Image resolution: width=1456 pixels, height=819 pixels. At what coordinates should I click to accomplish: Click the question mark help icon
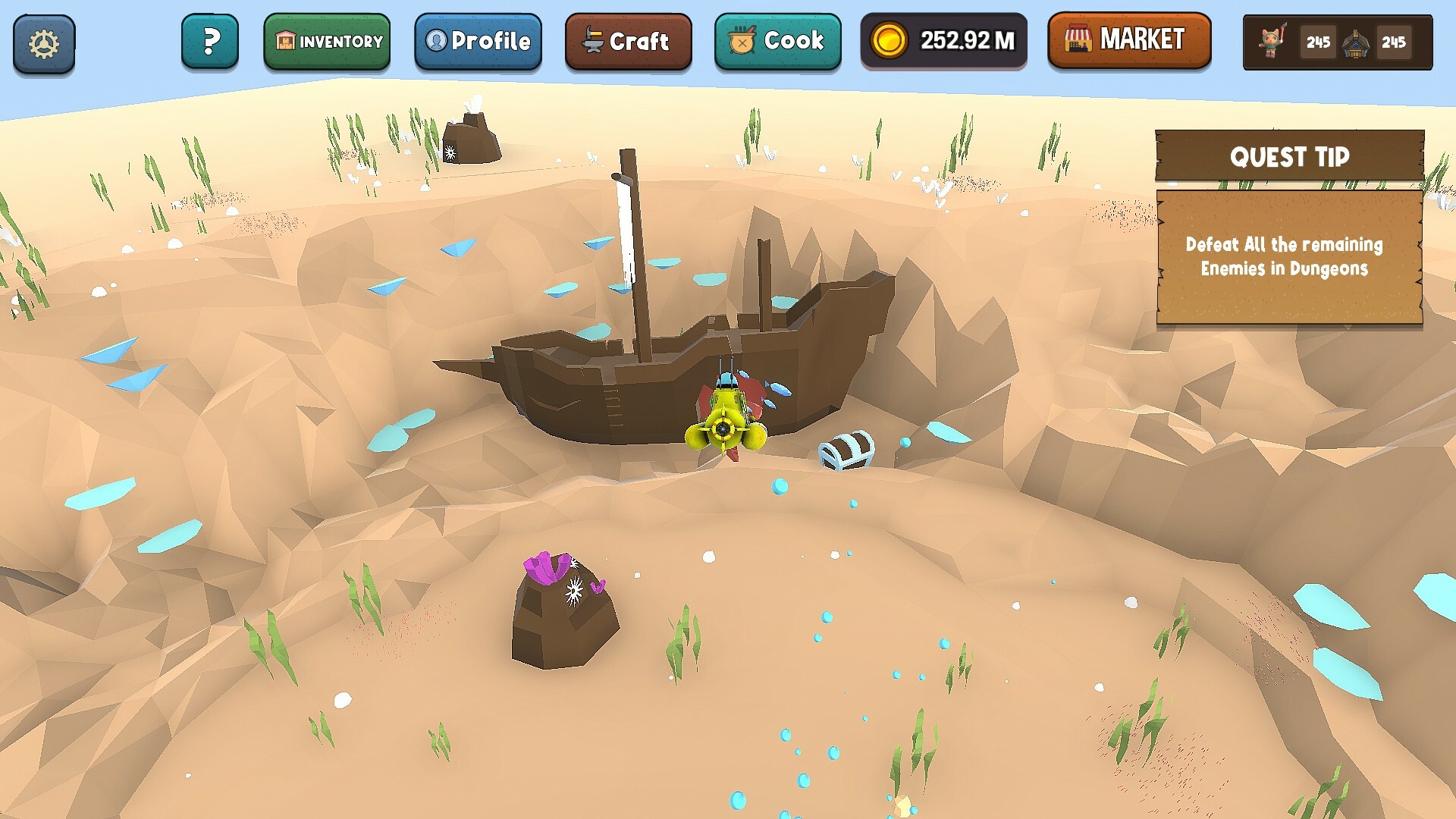click(x=210, y=42)
